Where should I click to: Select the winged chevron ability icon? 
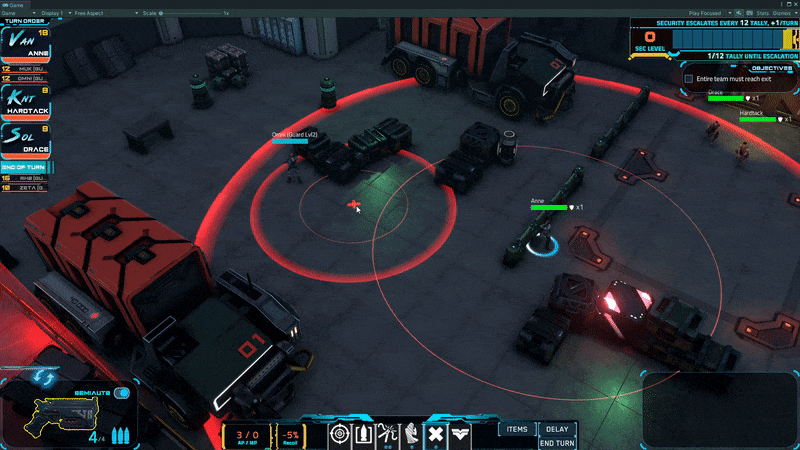coord(461,434)
